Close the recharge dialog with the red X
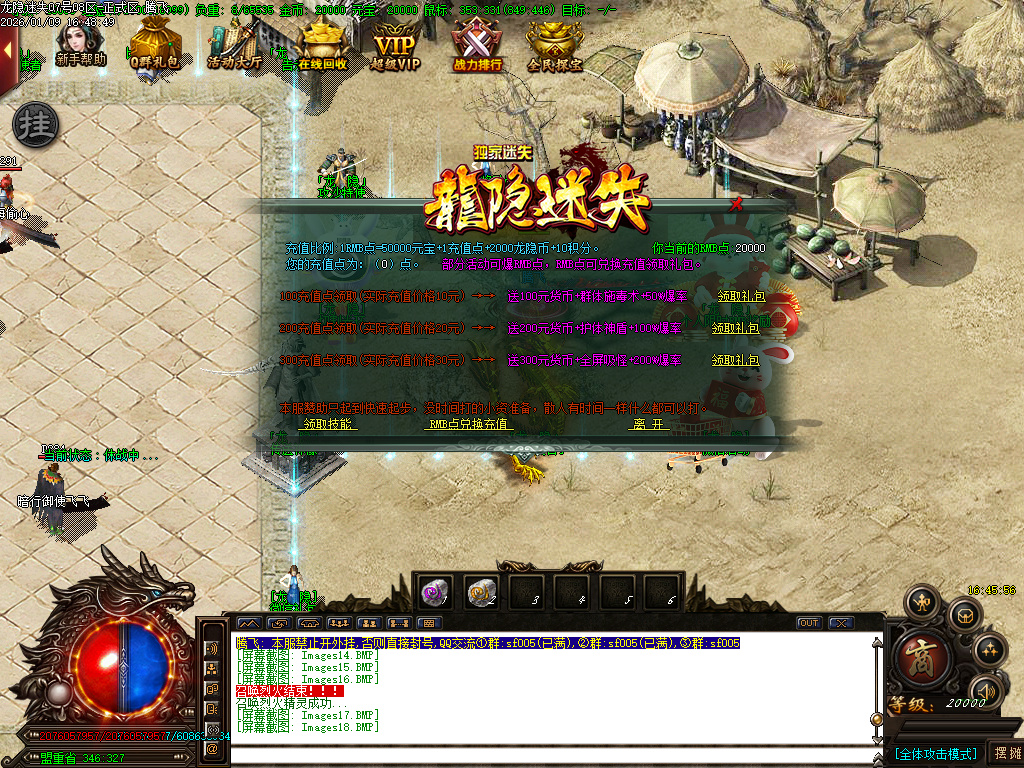The height and width of the screenshot is (768, 1024). tap(737, 204)
